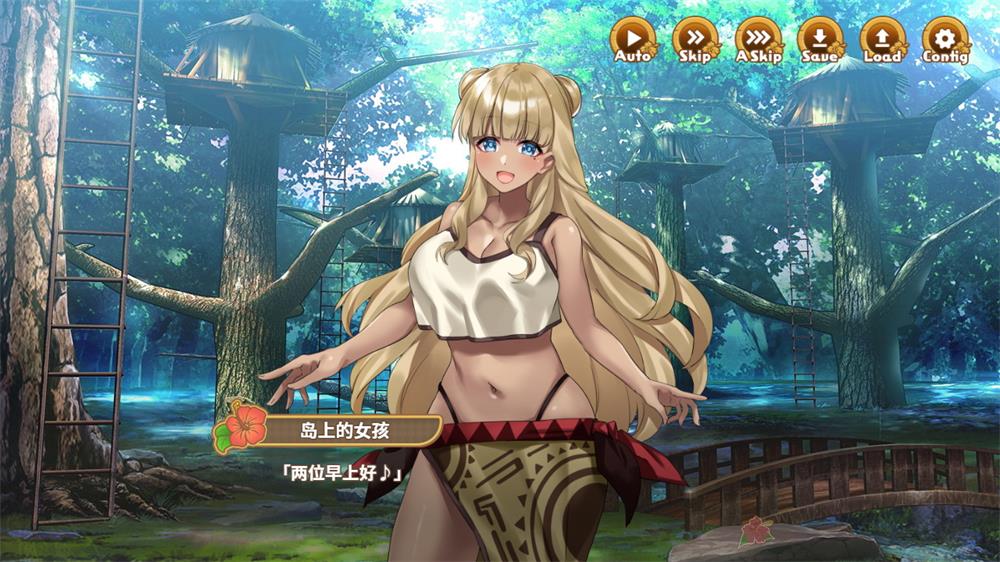Activate A.Skip fast-forward
Screen dimensions: 1000x562
(757, 38)
